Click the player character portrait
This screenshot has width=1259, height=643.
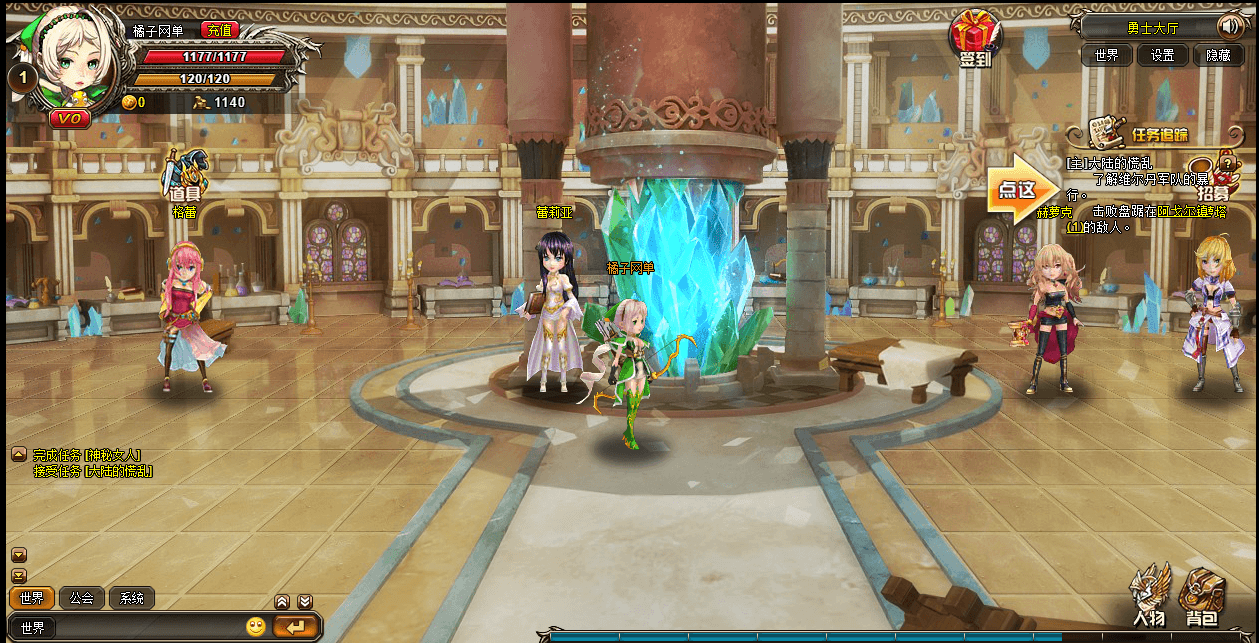pos(70,65)
